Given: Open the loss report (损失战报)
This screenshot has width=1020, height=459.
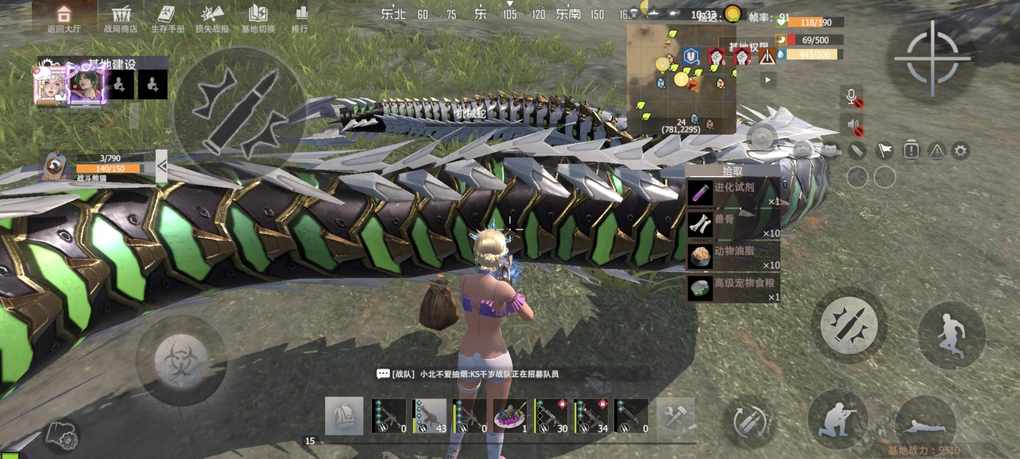Looking at the screenshot, I should (212, 15).
